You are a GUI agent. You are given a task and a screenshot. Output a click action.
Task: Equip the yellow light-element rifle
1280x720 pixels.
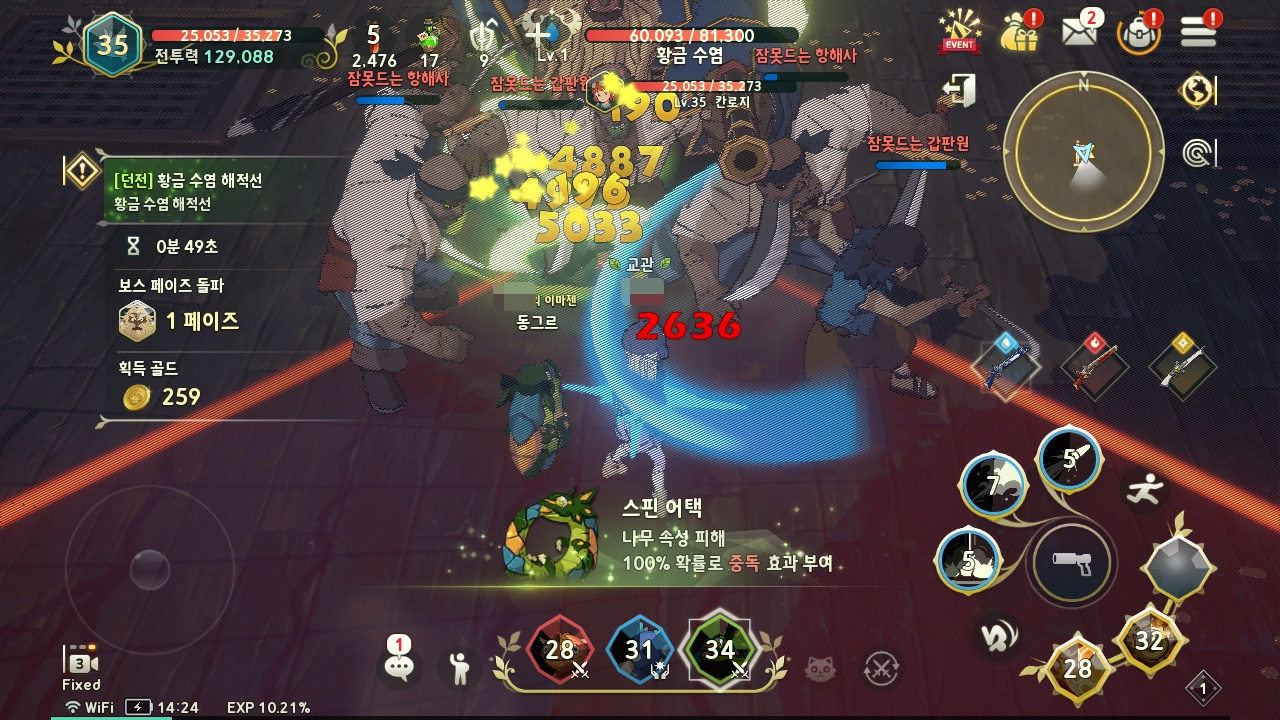point(1184,367)
